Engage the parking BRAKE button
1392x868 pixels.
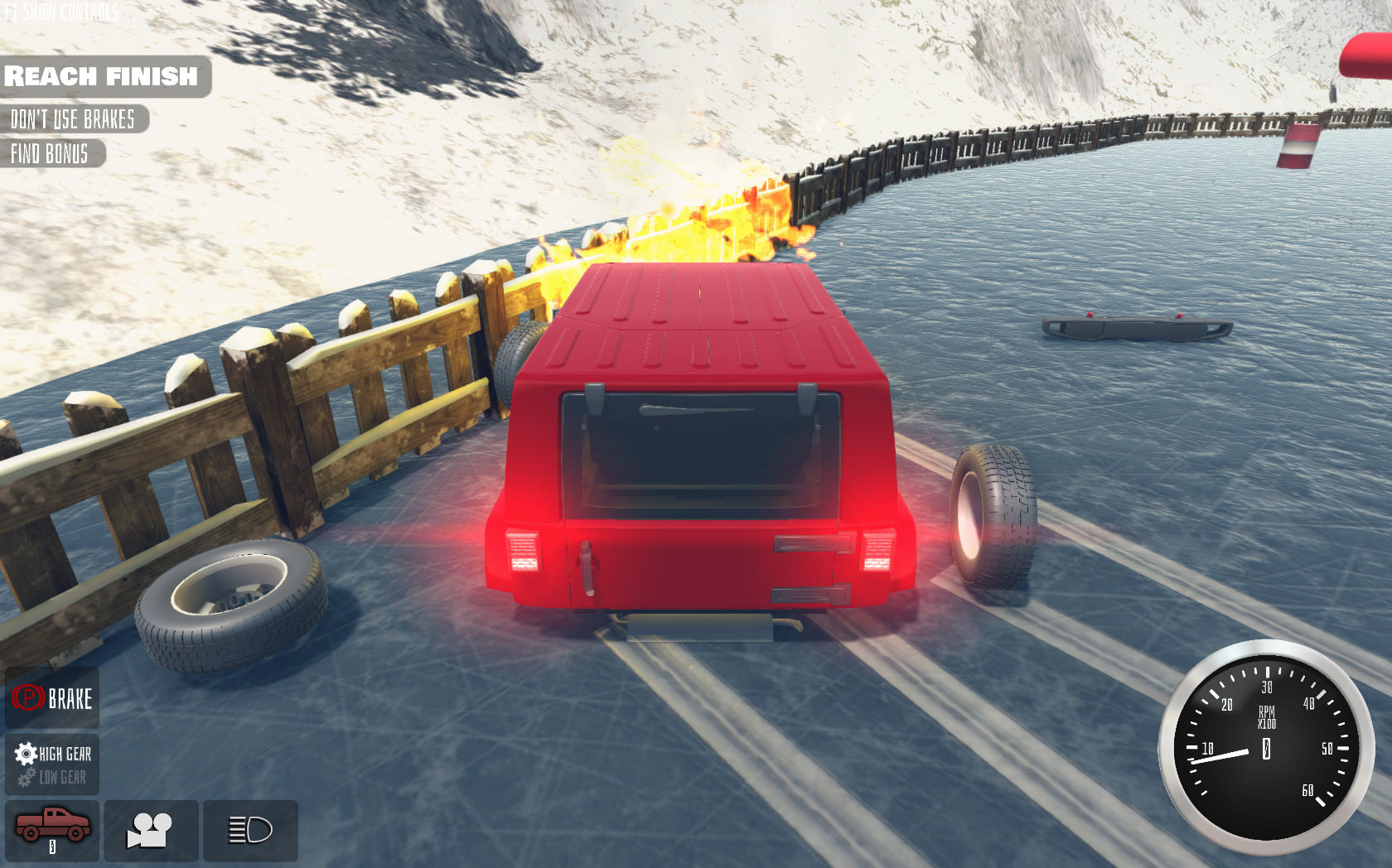tap(51, 698)
